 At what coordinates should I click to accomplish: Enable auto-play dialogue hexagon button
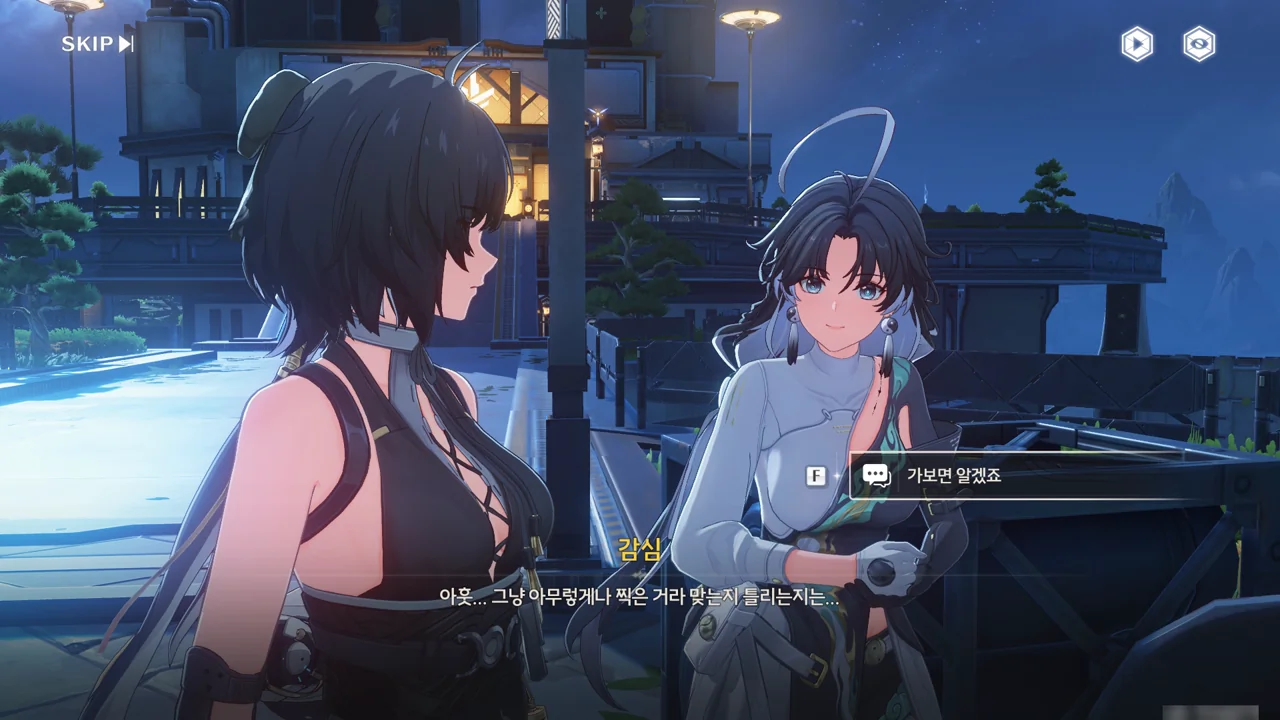tap(1137, 44)
